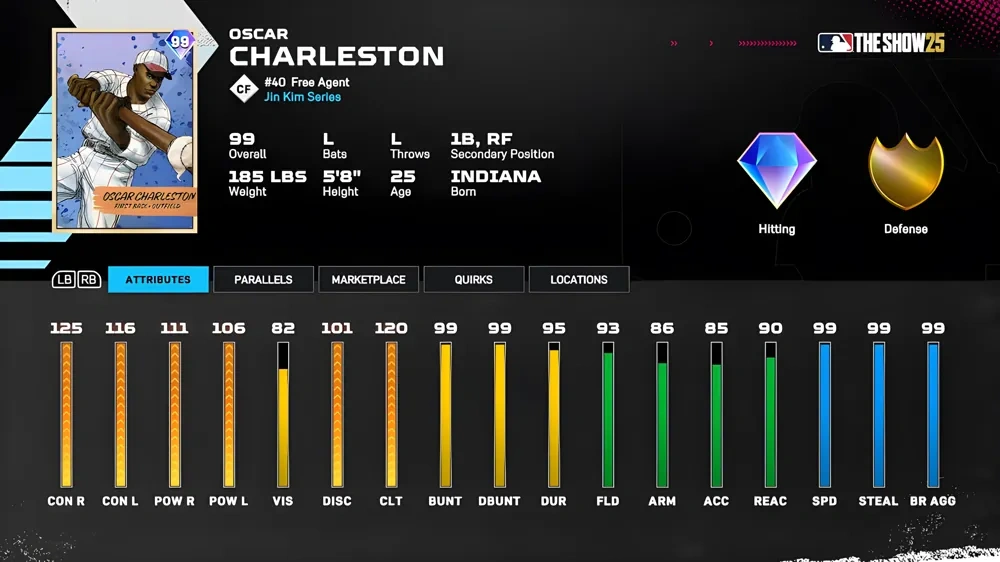Open the Parallels tab

pos(263,280)
